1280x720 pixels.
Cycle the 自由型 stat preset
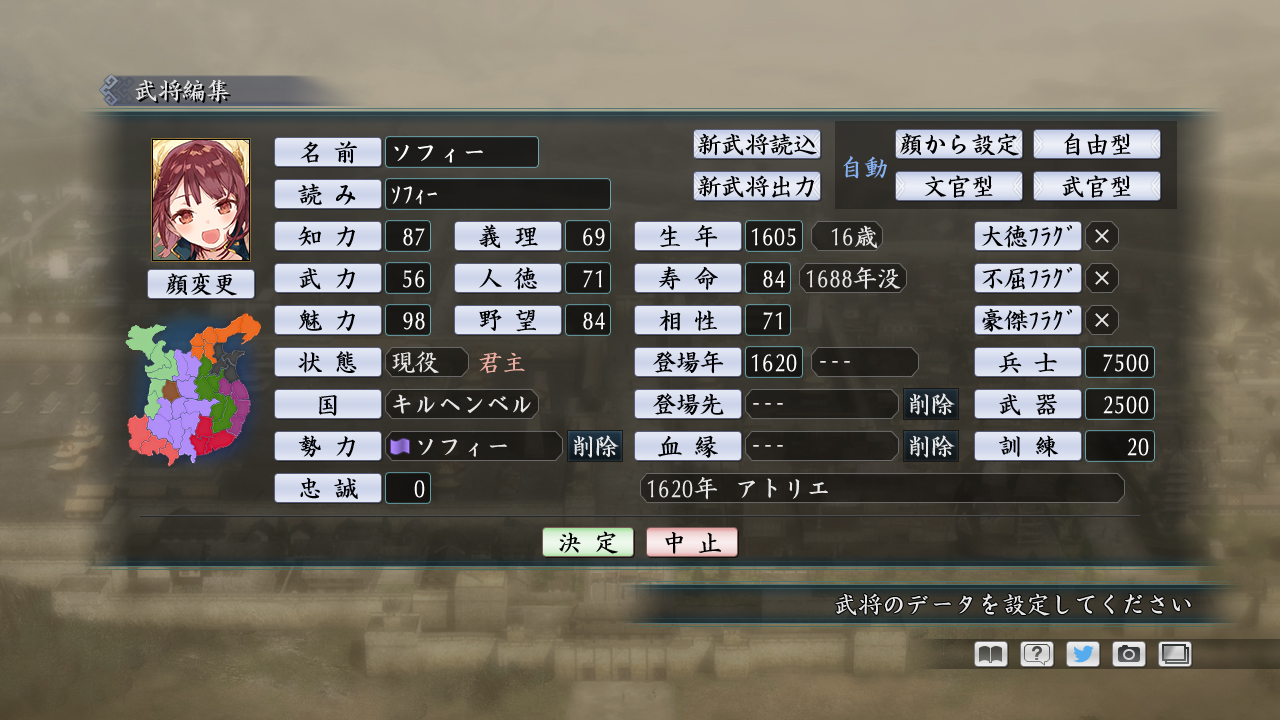[1097, 144]
